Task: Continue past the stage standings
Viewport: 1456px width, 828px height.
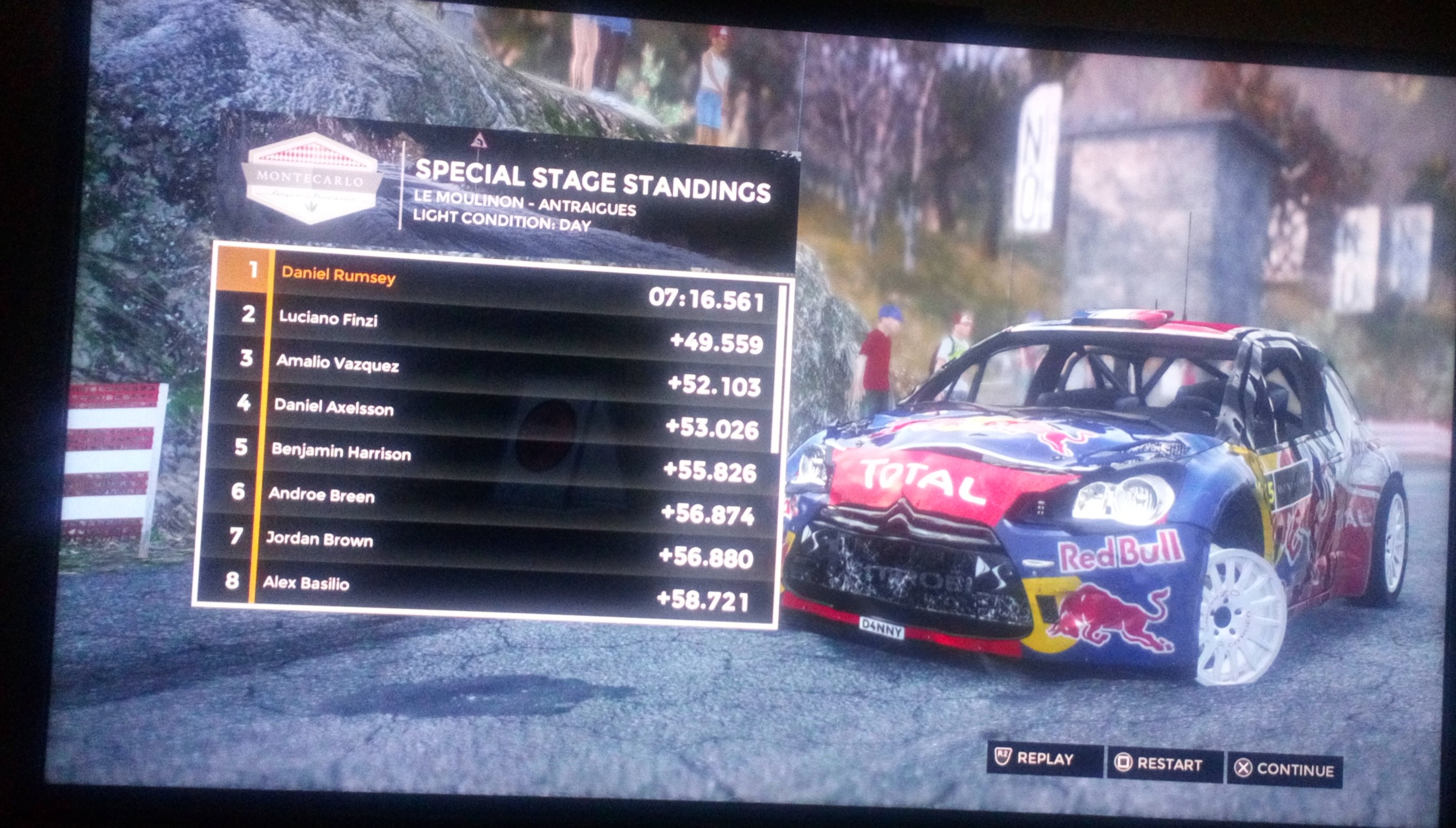Action: point(1285,769)
